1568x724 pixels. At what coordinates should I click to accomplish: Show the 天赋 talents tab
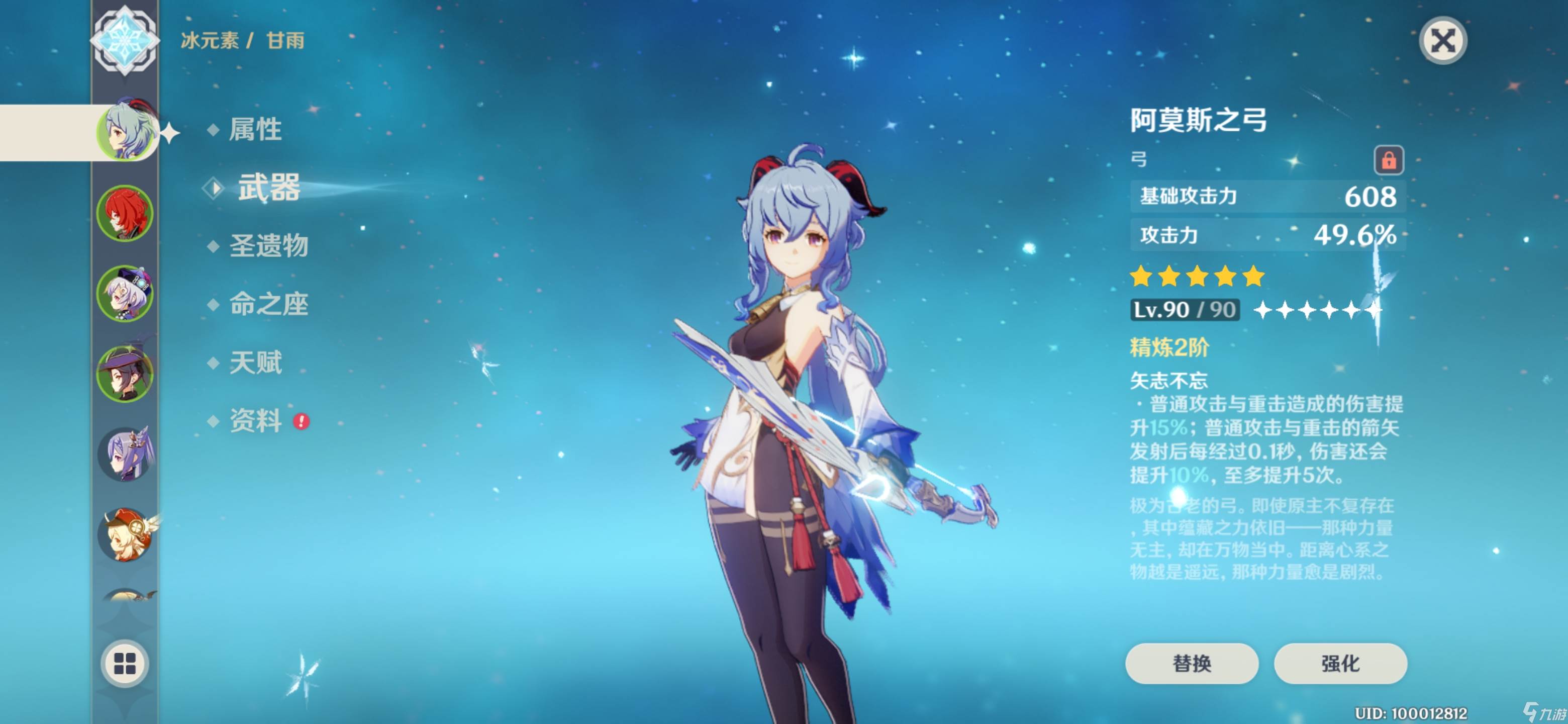click(x=255, y=363)
